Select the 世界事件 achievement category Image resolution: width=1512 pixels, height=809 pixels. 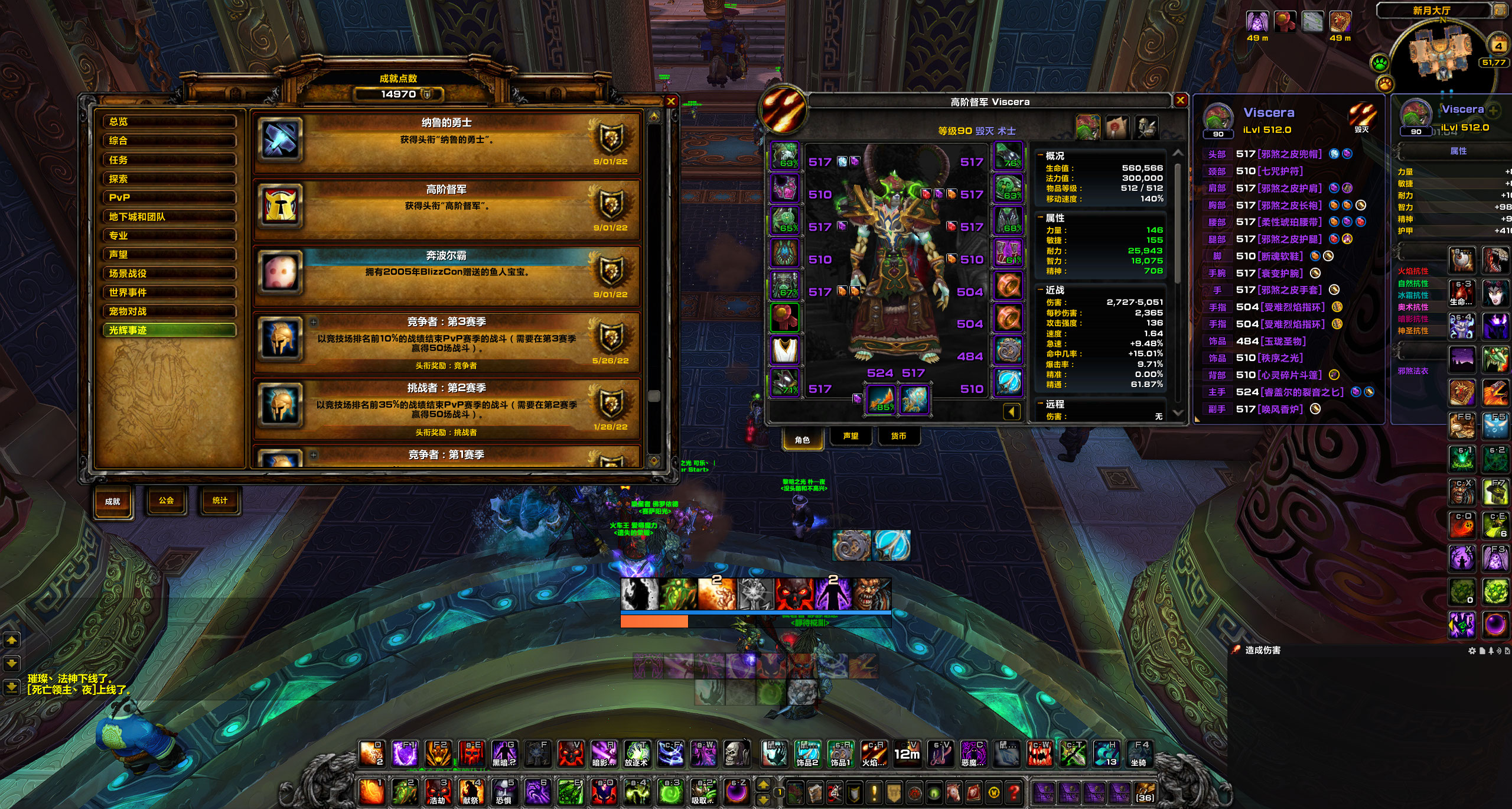170,292
